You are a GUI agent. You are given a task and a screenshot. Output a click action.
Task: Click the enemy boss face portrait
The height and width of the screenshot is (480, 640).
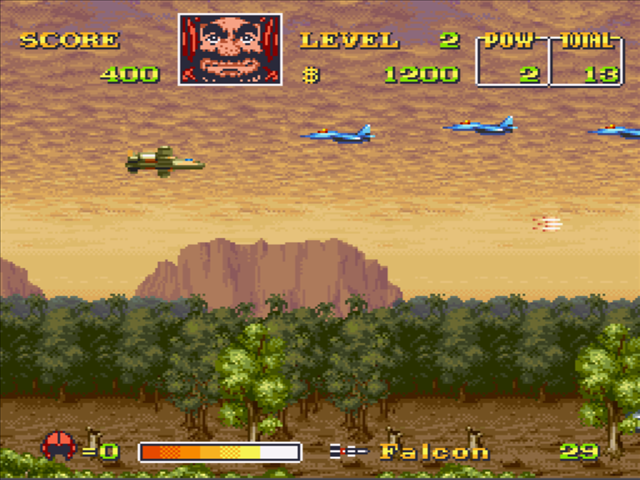pyautogui.click(x=230, y=49)
